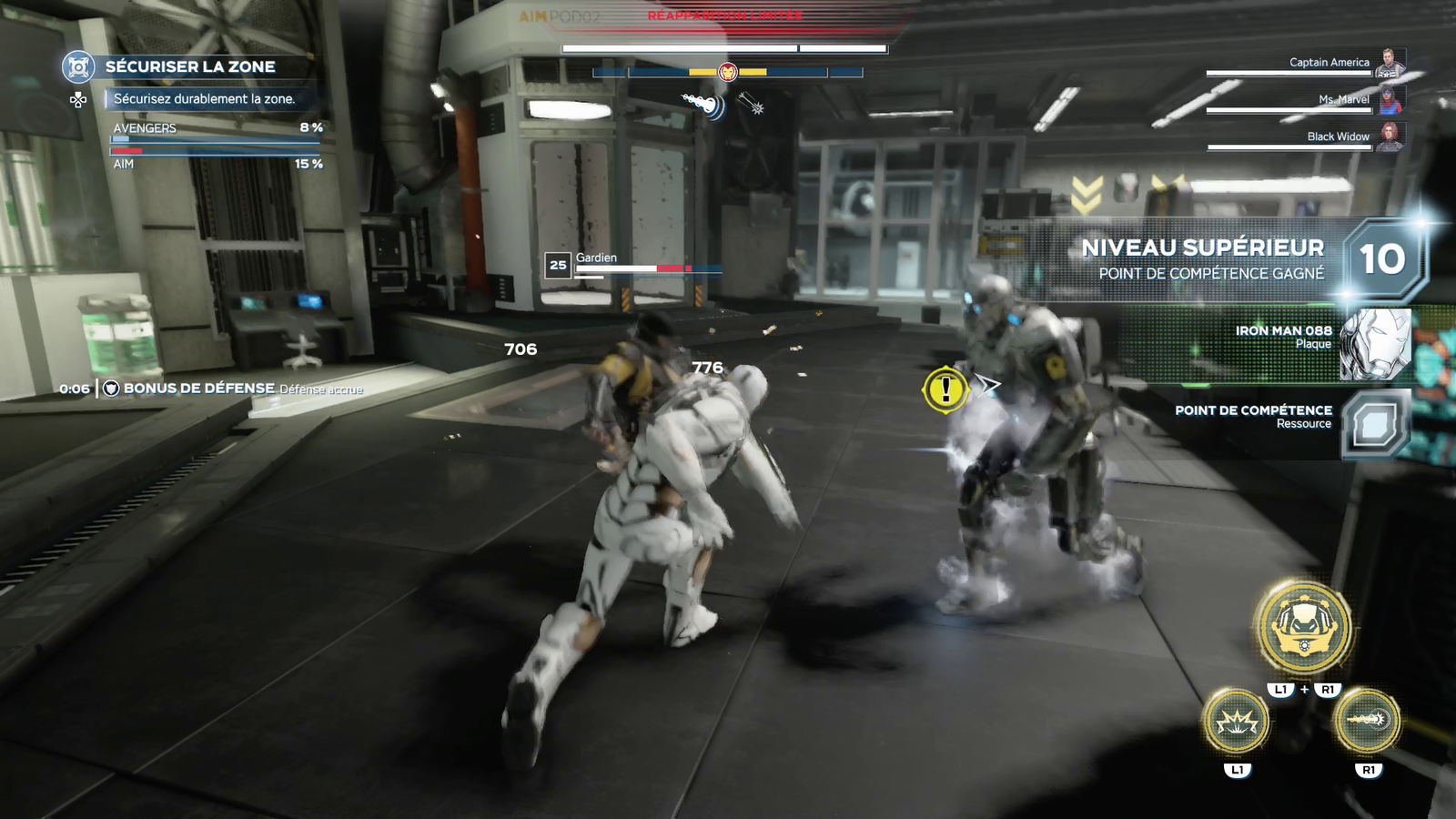The height and width of the screenshot is (819, 1456).
Task: Trigger the explosion burst heroic ability
Action: click(1237, 722)
